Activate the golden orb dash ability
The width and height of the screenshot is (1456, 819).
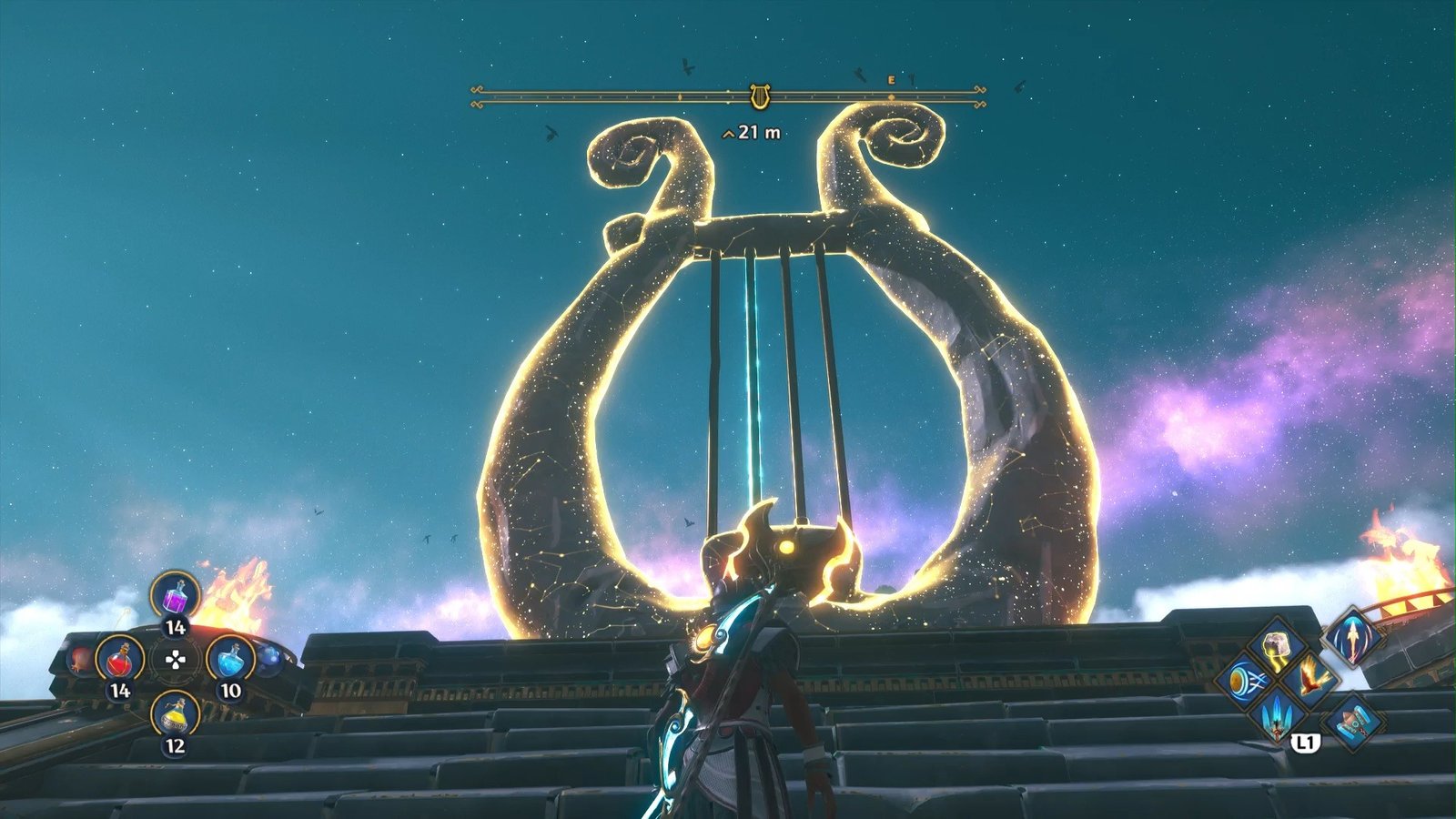point(1244,681)
